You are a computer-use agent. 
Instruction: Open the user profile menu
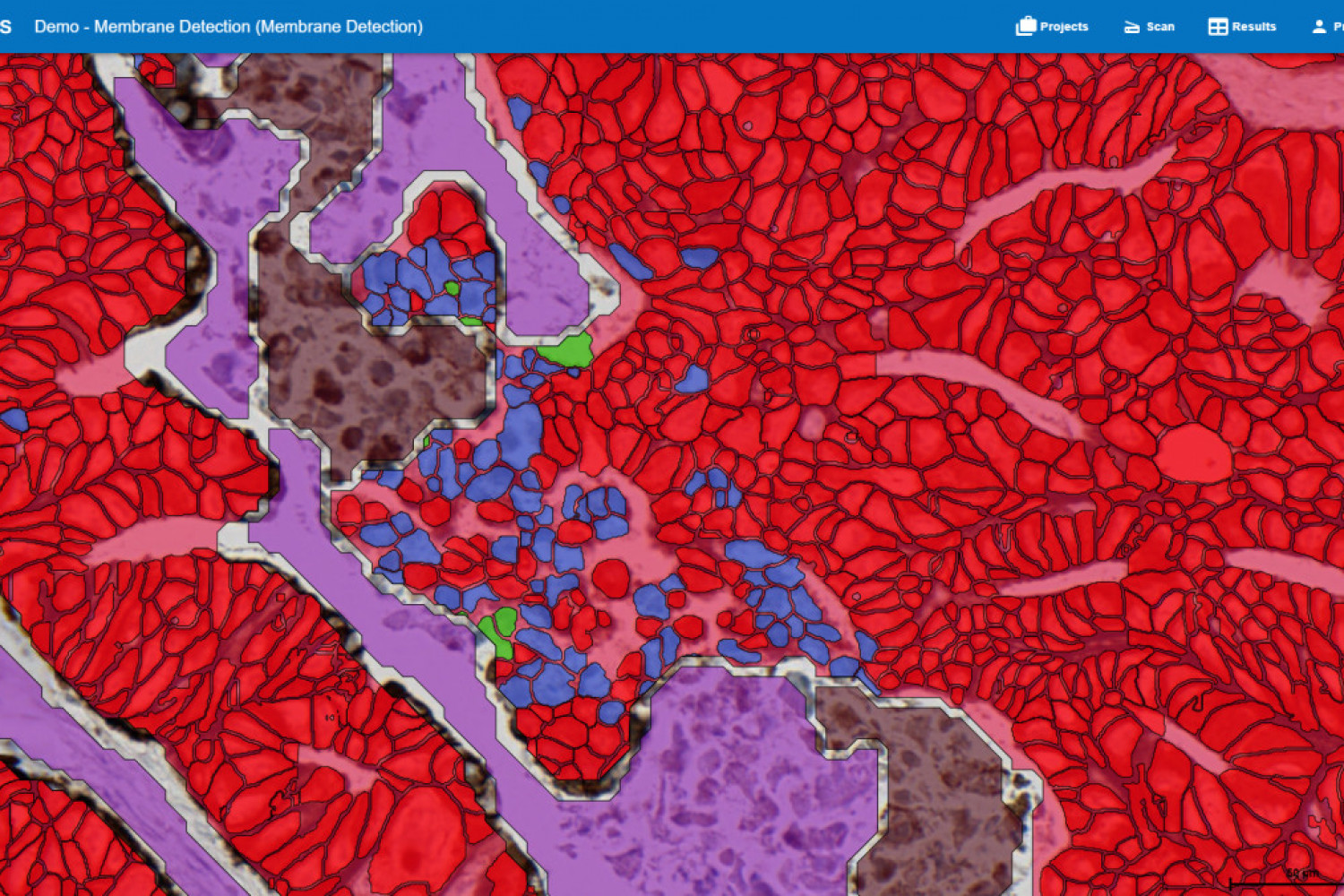[1326, 27]
